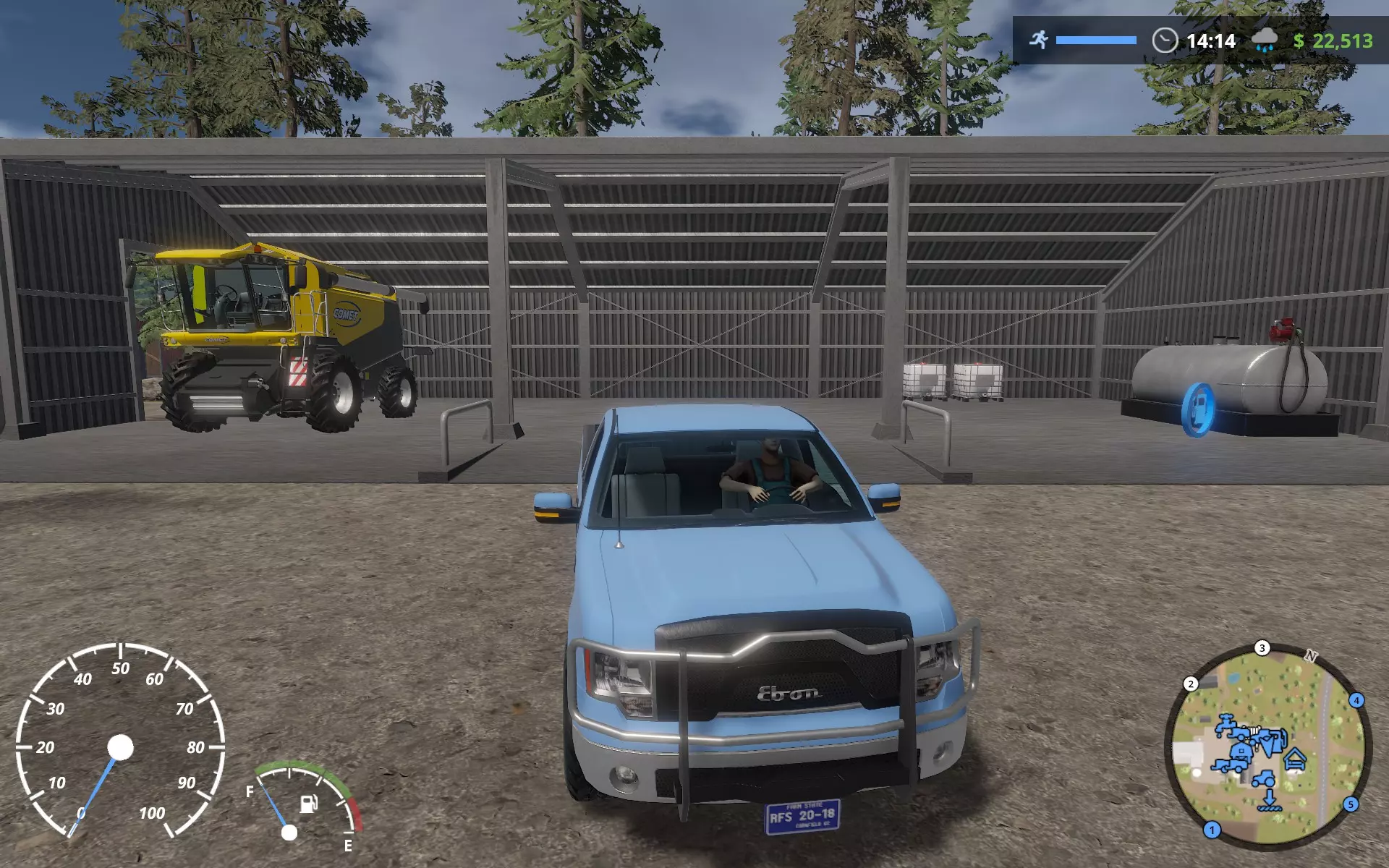Screen dimensions: 1389x868
Task: Click the water tap icon on the minimap
Action: click(x=1226, y=723)
